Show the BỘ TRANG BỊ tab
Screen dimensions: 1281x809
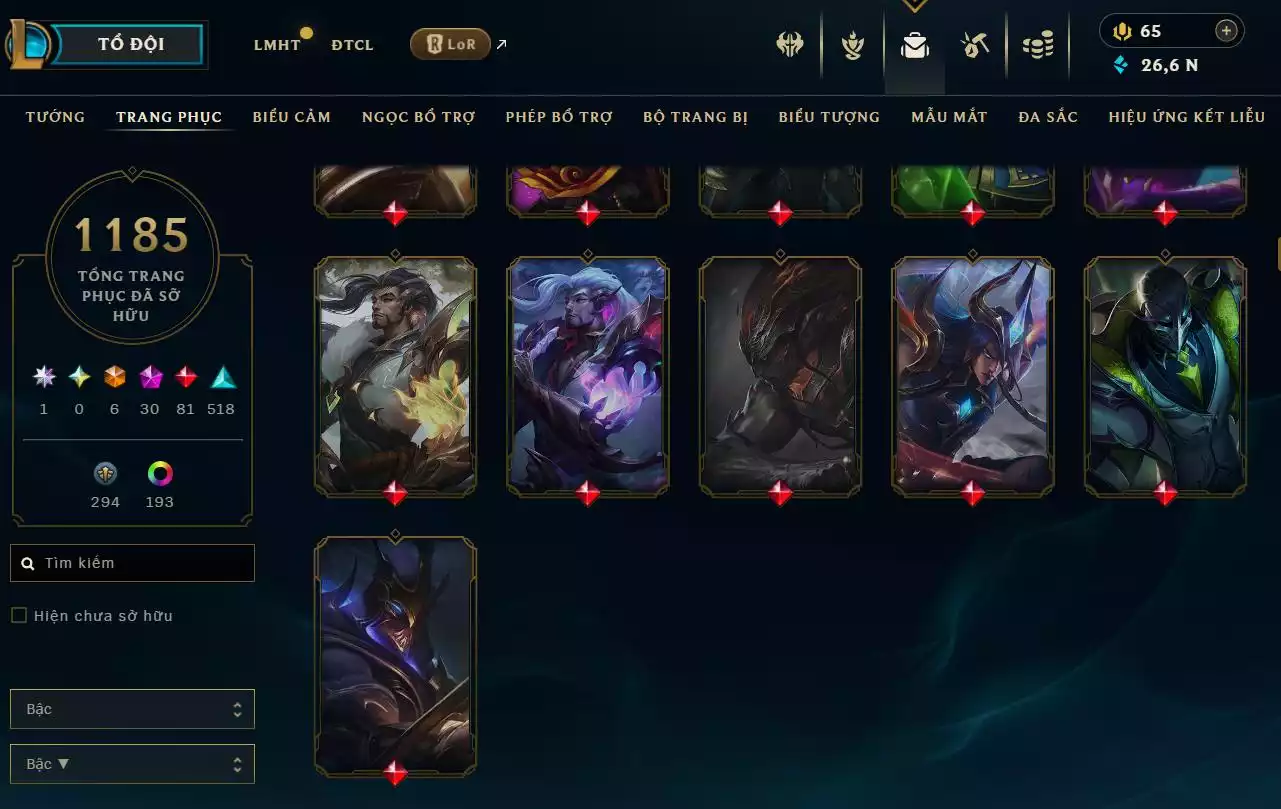(695, 117)
